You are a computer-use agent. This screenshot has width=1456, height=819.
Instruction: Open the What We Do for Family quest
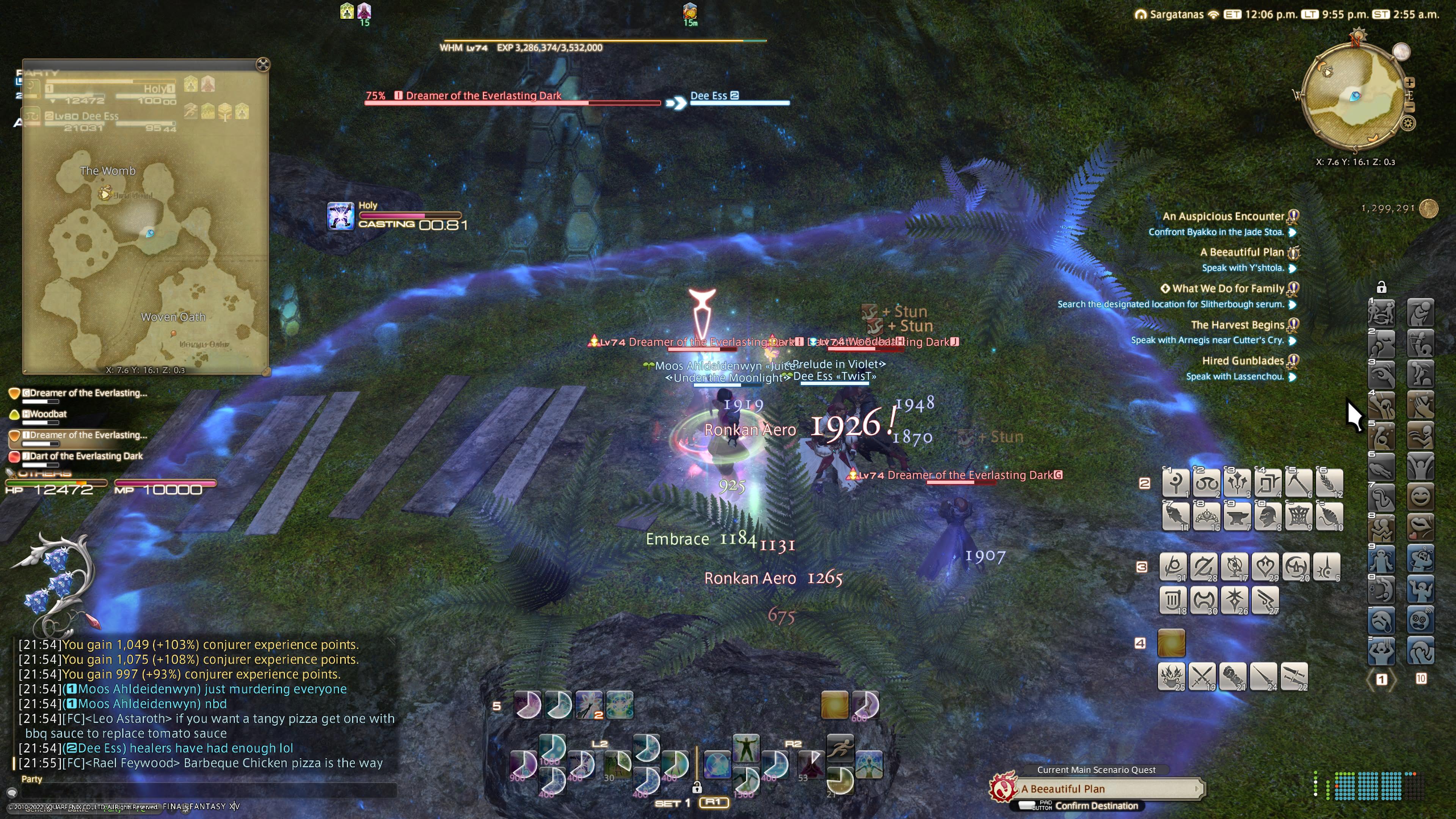[x=1228, y=289]
